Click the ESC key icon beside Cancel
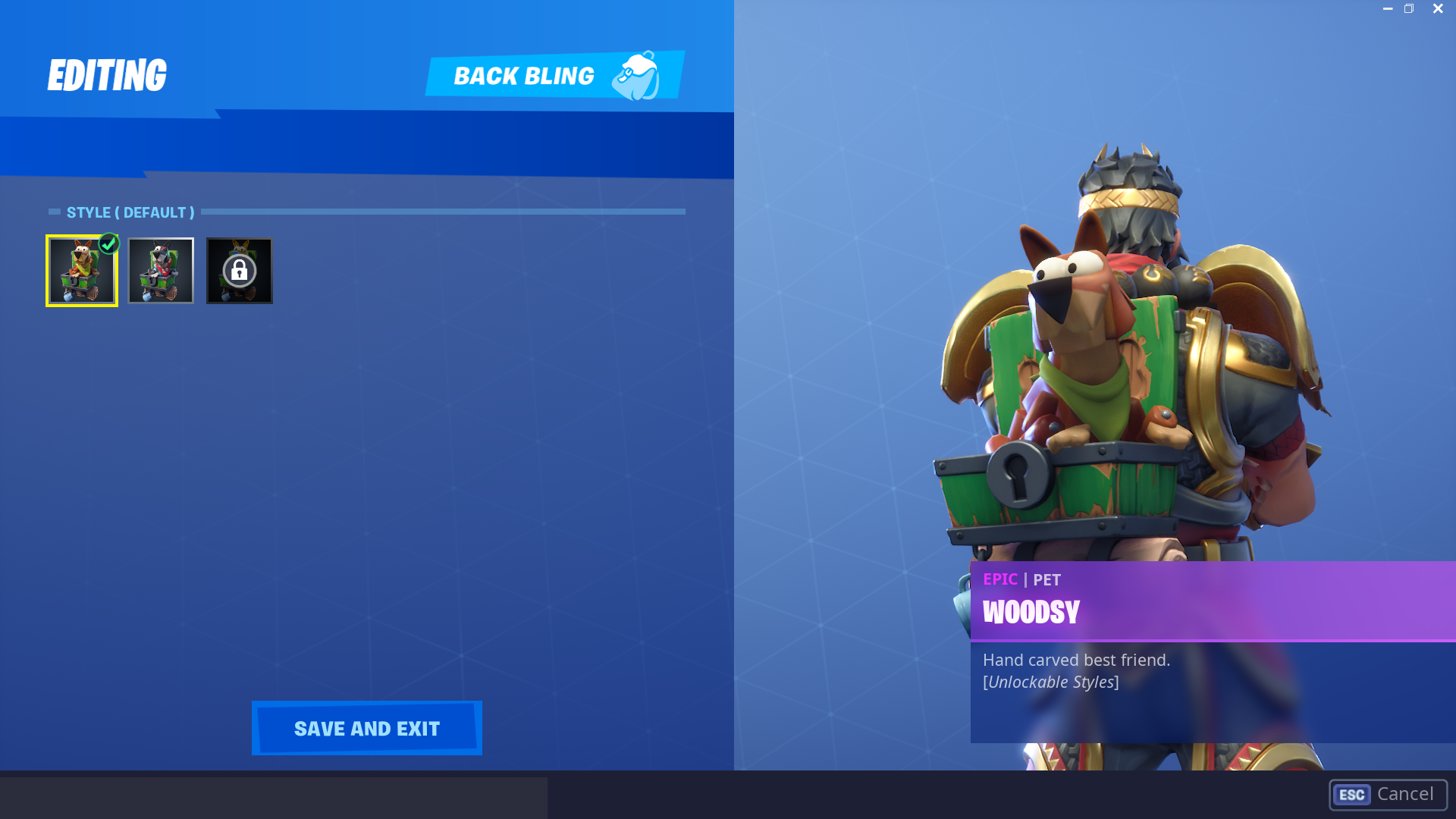Image resolution: width=1456 pixels, height=819 pixels. click(x=1351, y=795)
